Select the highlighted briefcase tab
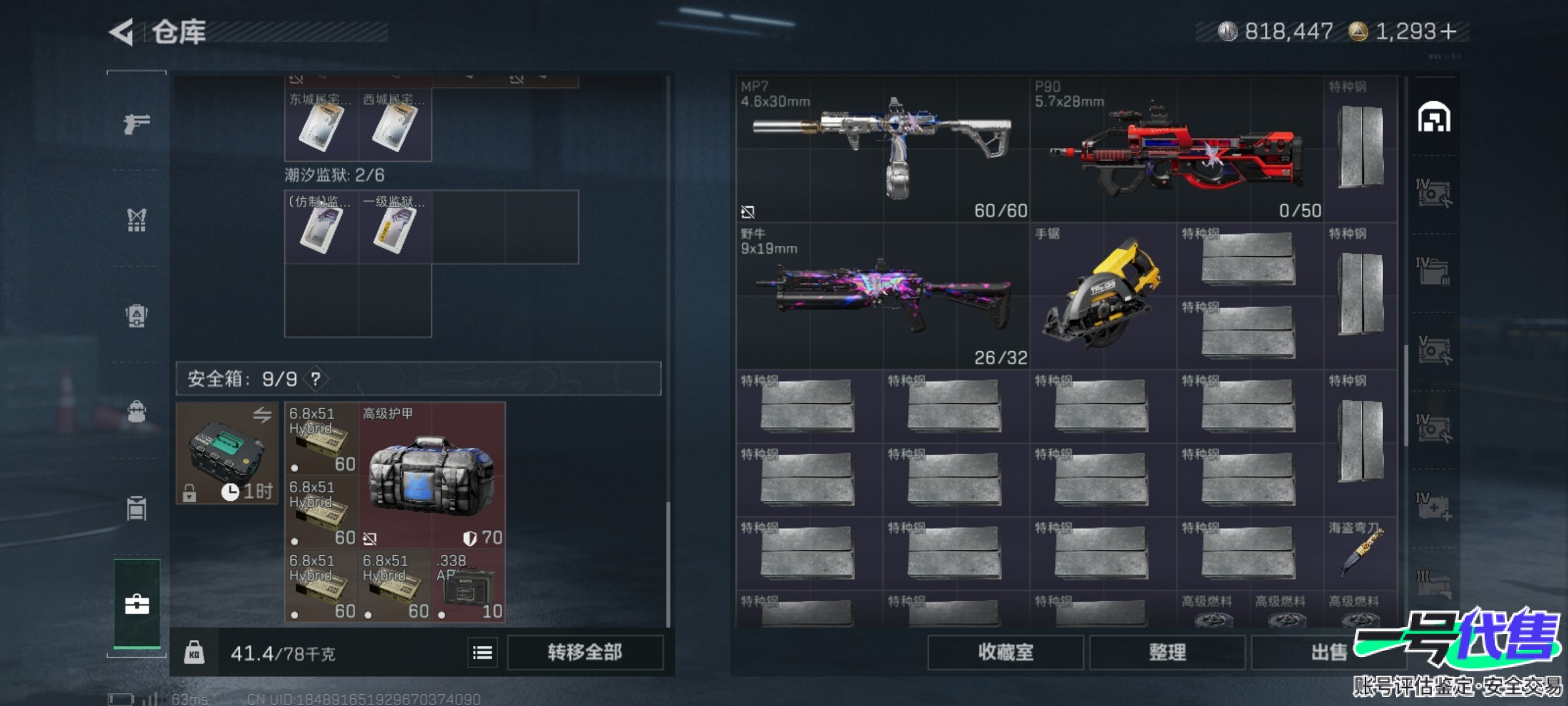The image size is (1568, 706). [x=137, y=604]
